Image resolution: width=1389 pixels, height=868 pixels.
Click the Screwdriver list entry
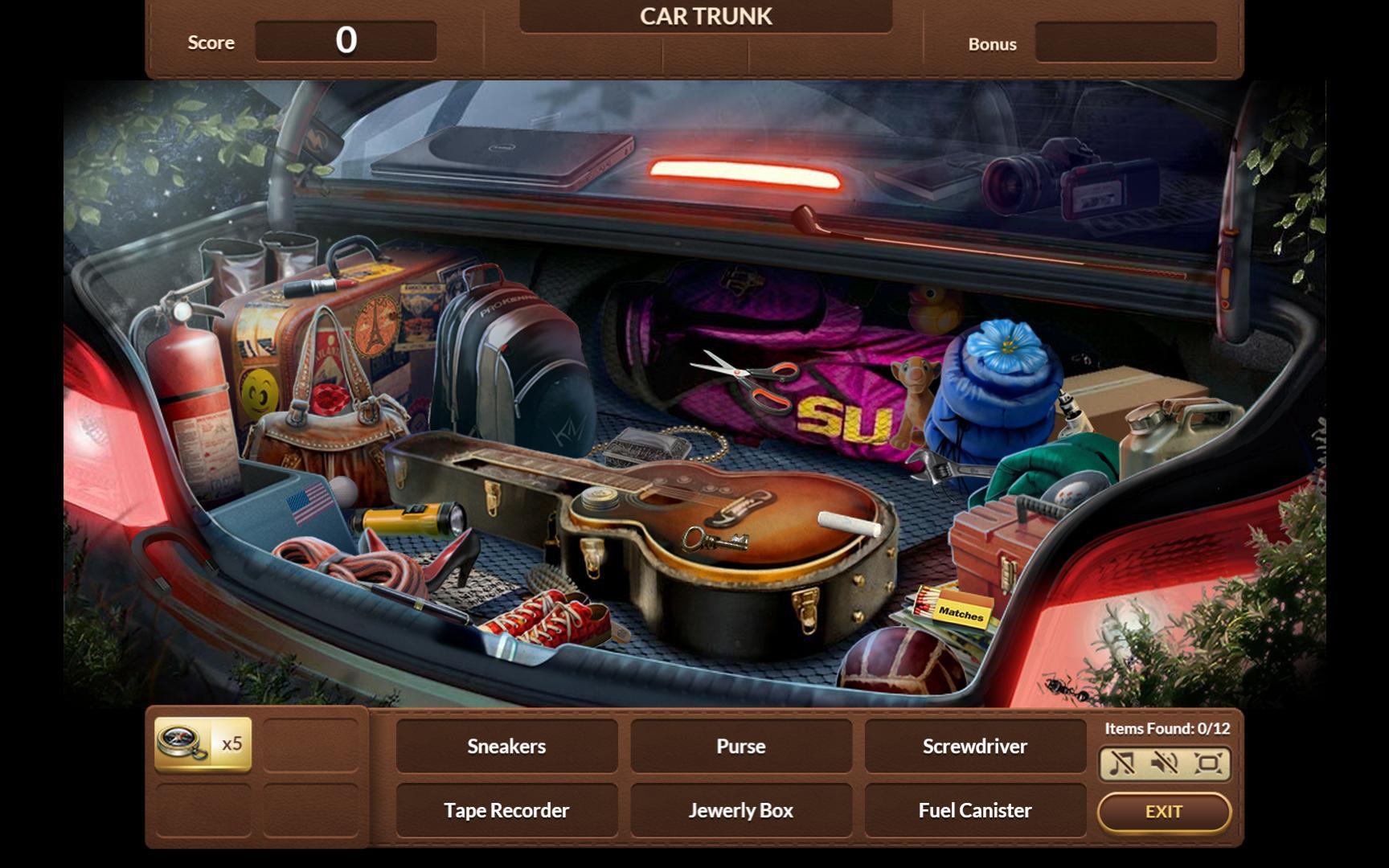pyautogui.click(x=974, y=746)
